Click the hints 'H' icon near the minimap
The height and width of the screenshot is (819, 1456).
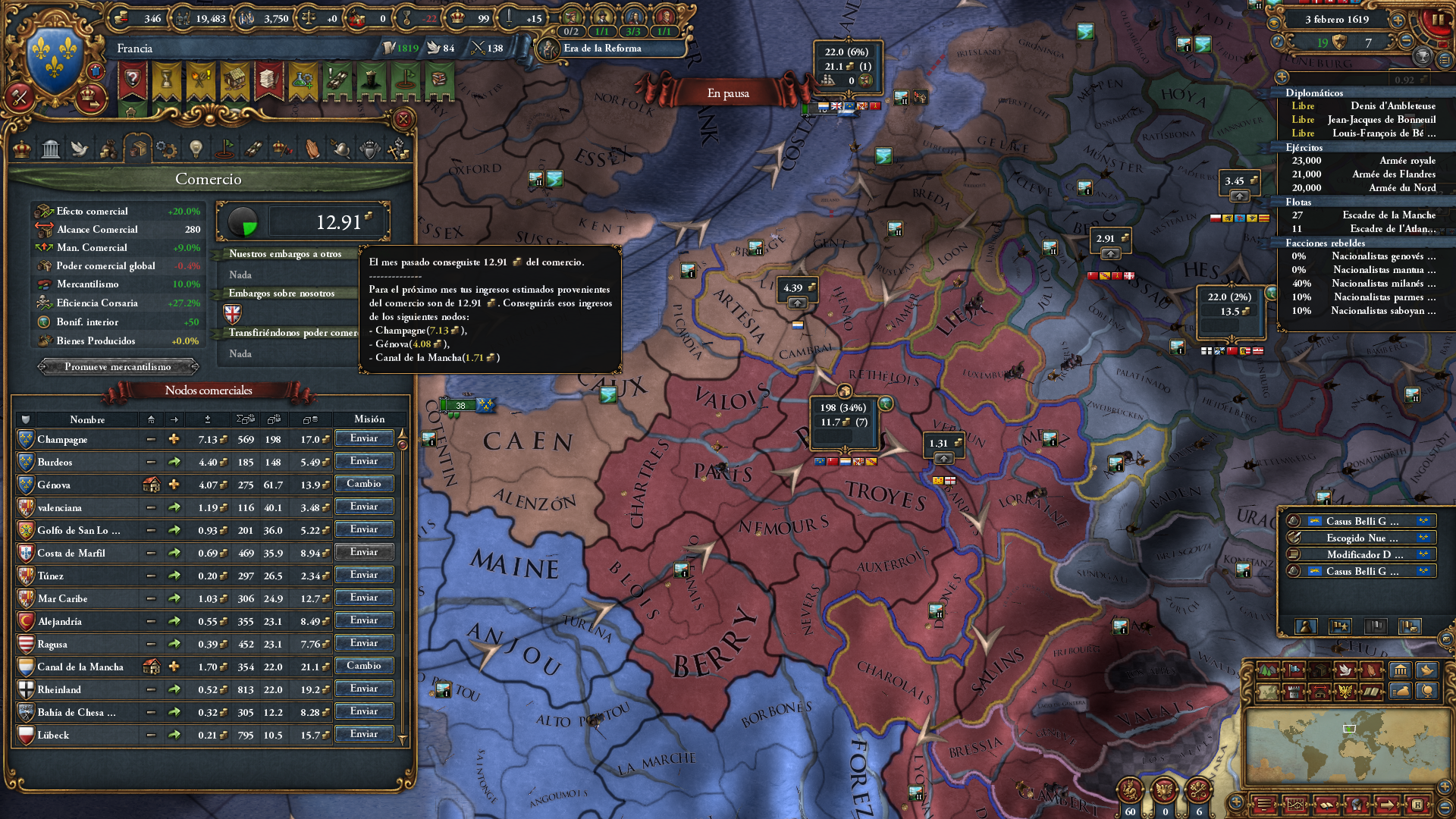(1418, 805)
